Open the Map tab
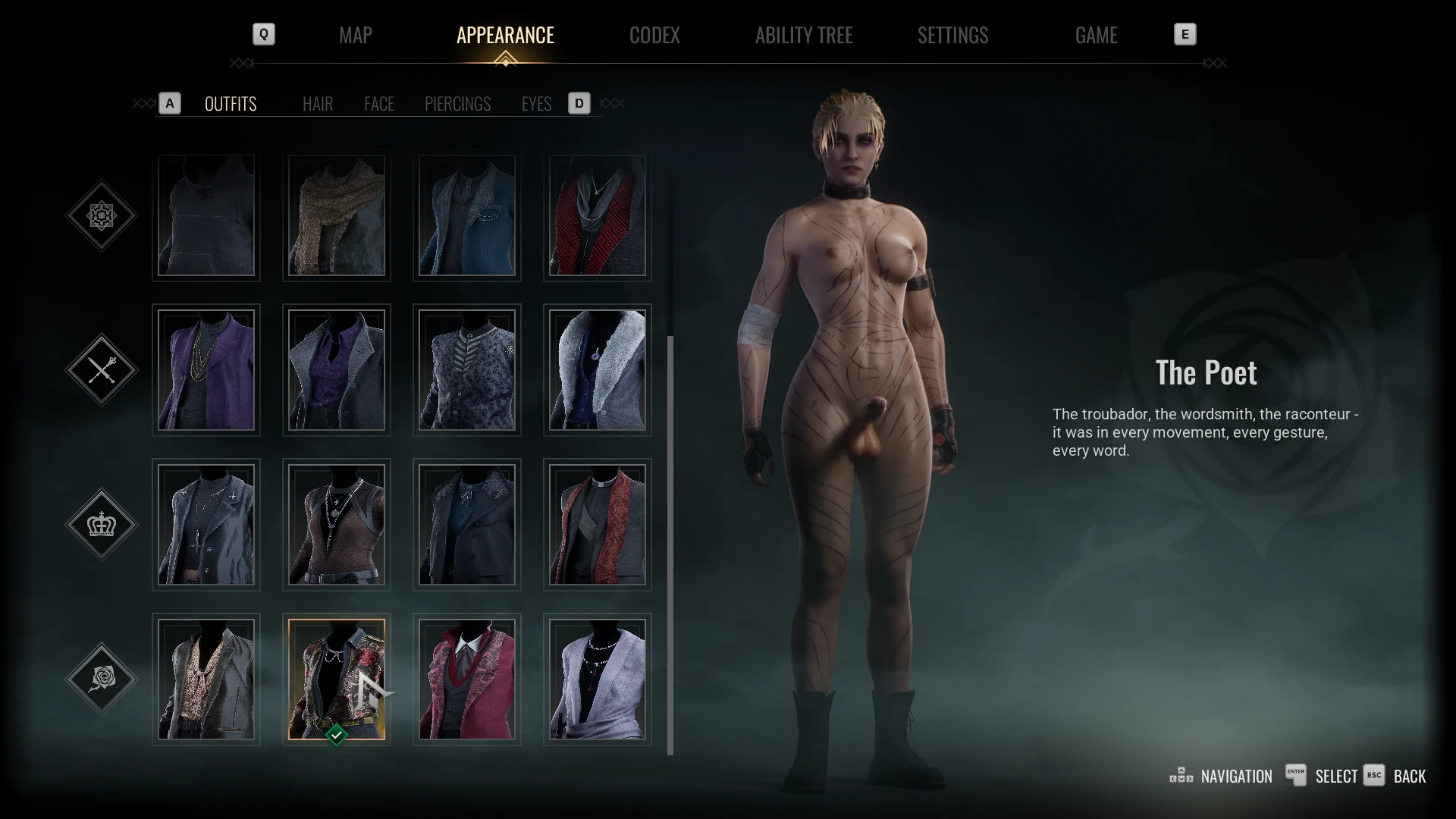 [x=355, y=35]
